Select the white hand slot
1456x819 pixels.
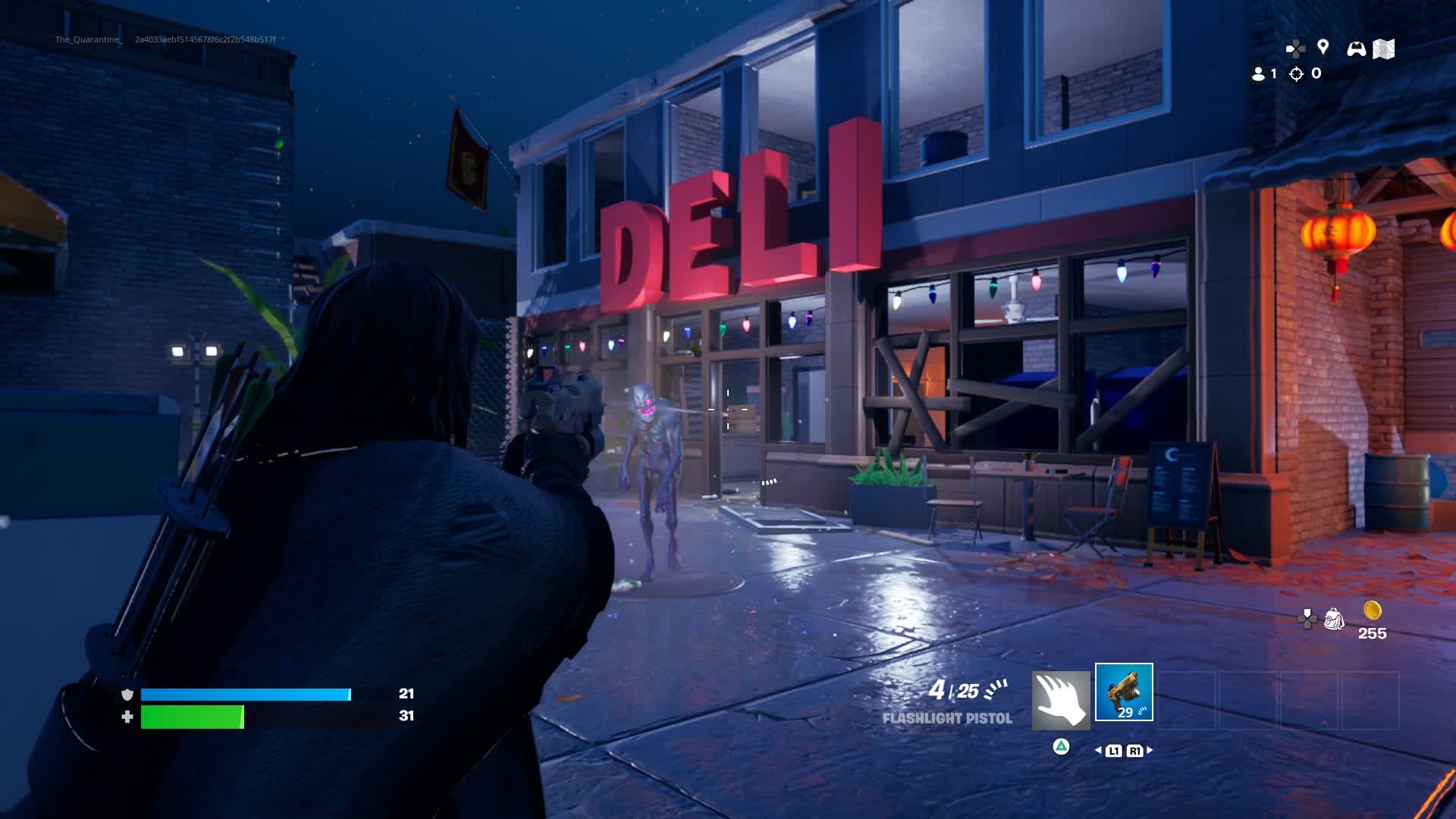[1061, 700]
